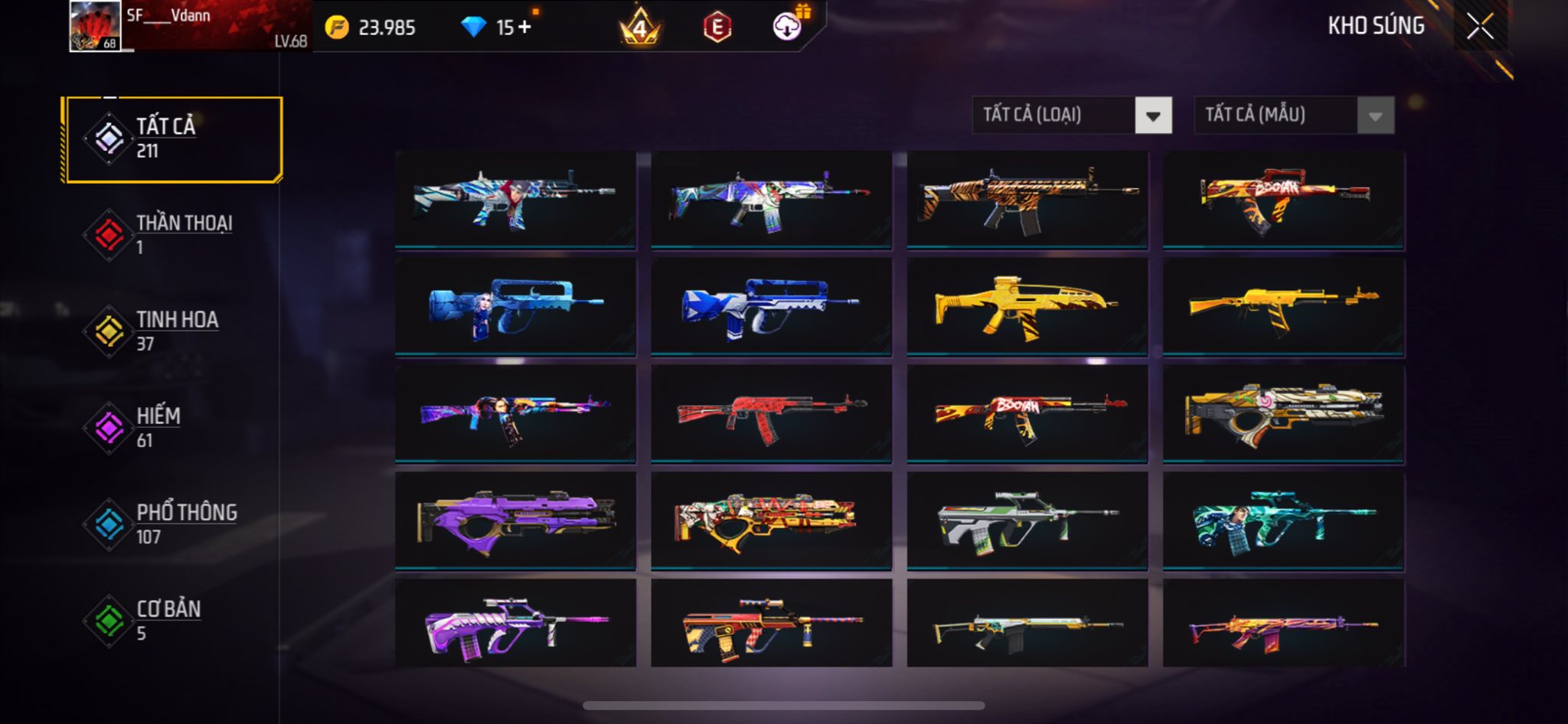Switch to the Thần Thoại tab
The width and height of the screenshot is (1568, 724).
(x=174, y=235)
